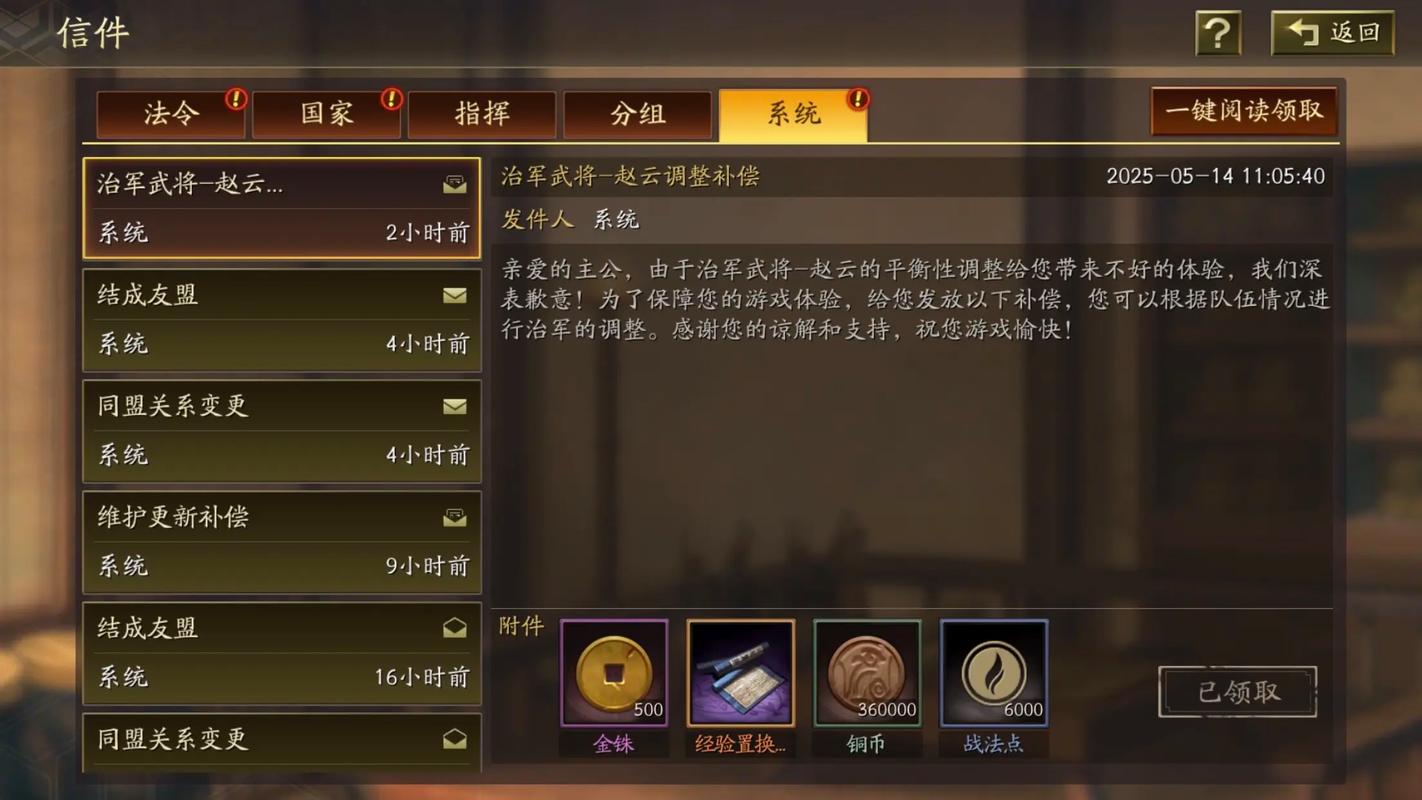Open the help question mark icon
Viewport: 1422px width, 800px height.
point(1216,32)
